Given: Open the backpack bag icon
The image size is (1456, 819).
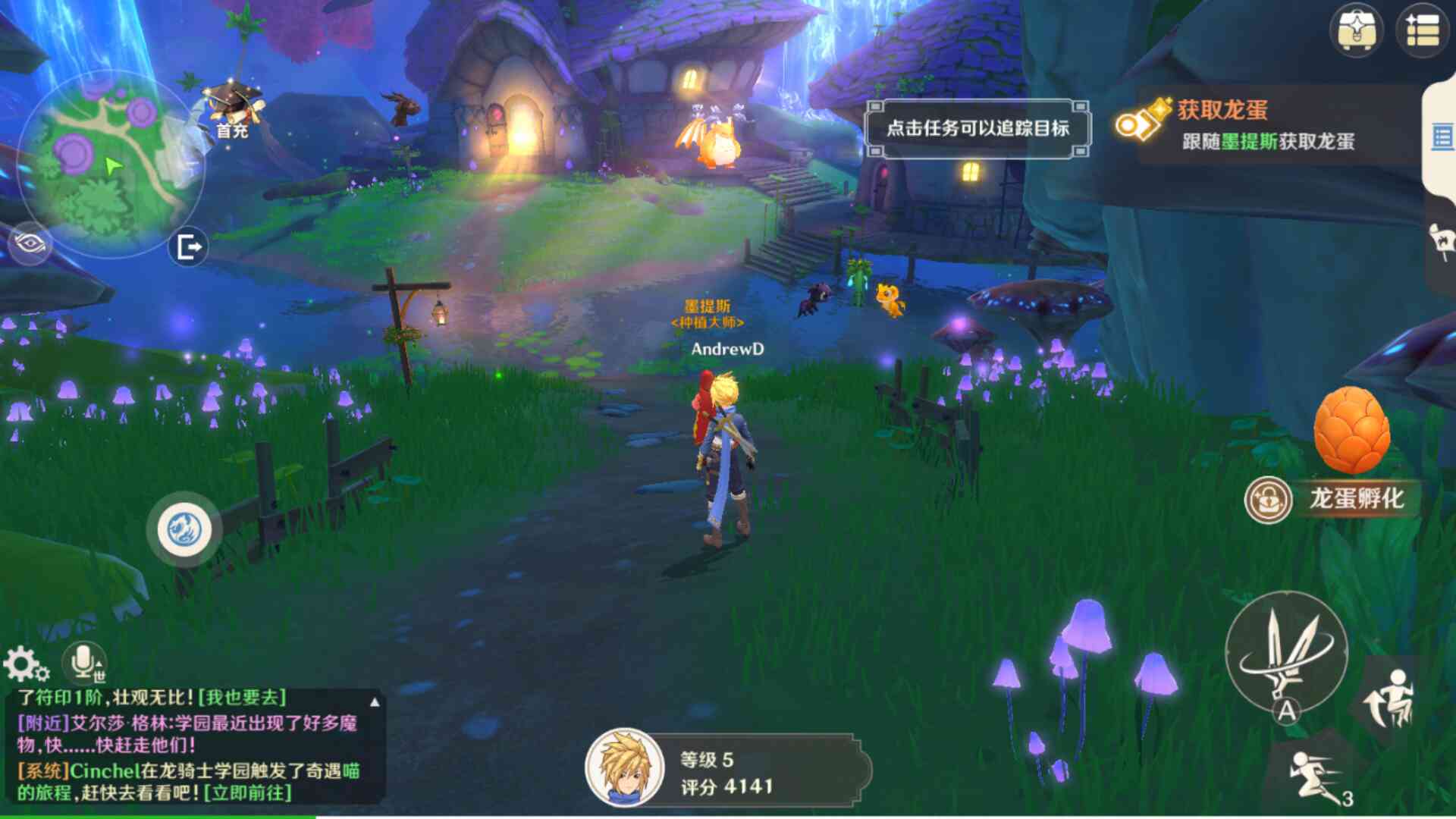Looking at the screenshot, I should (x=1357, y=30).
